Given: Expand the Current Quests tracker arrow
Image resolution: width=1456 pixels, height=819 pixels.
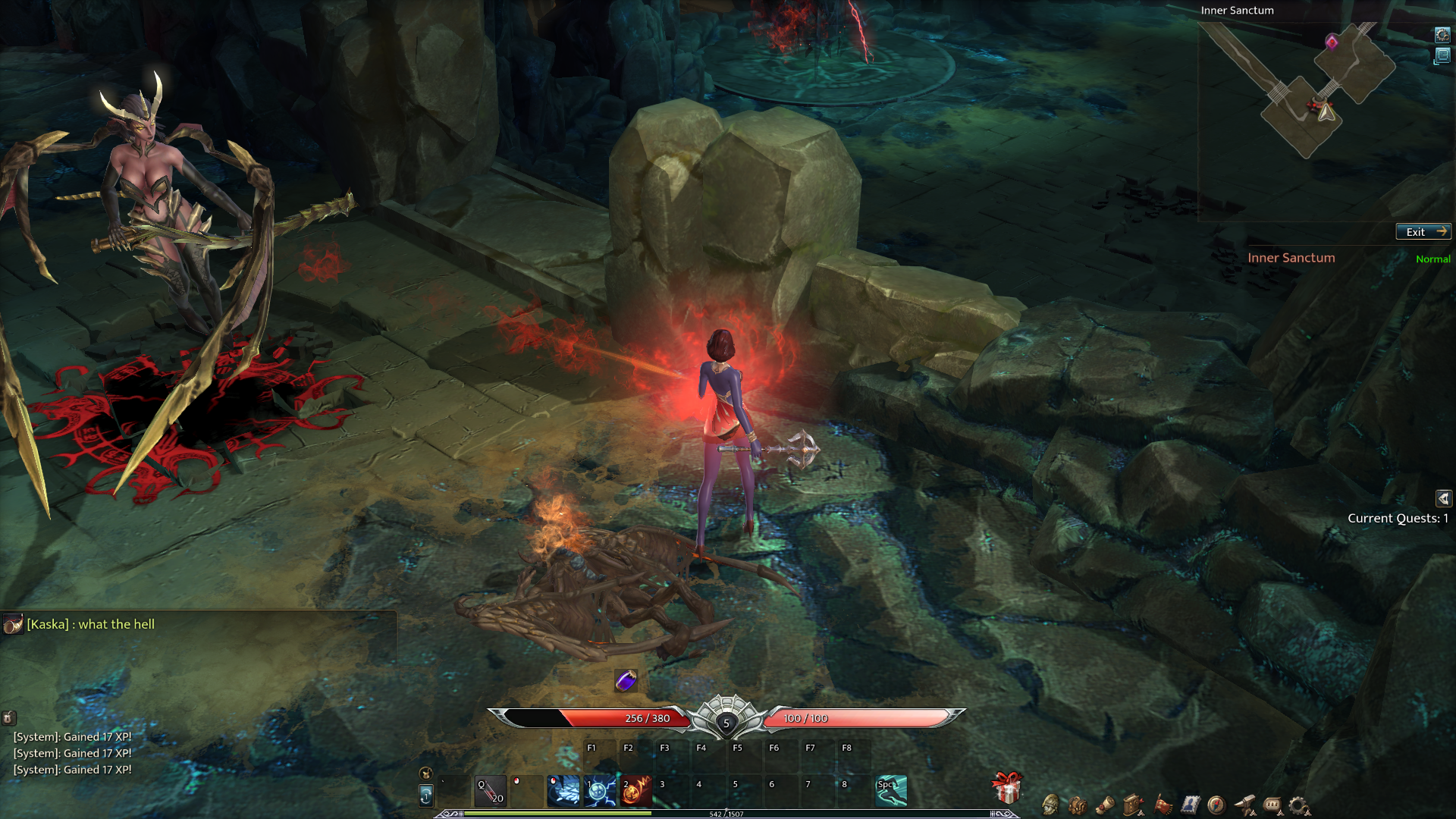Looking at the screenshot, I should (x=1443, y=498).
